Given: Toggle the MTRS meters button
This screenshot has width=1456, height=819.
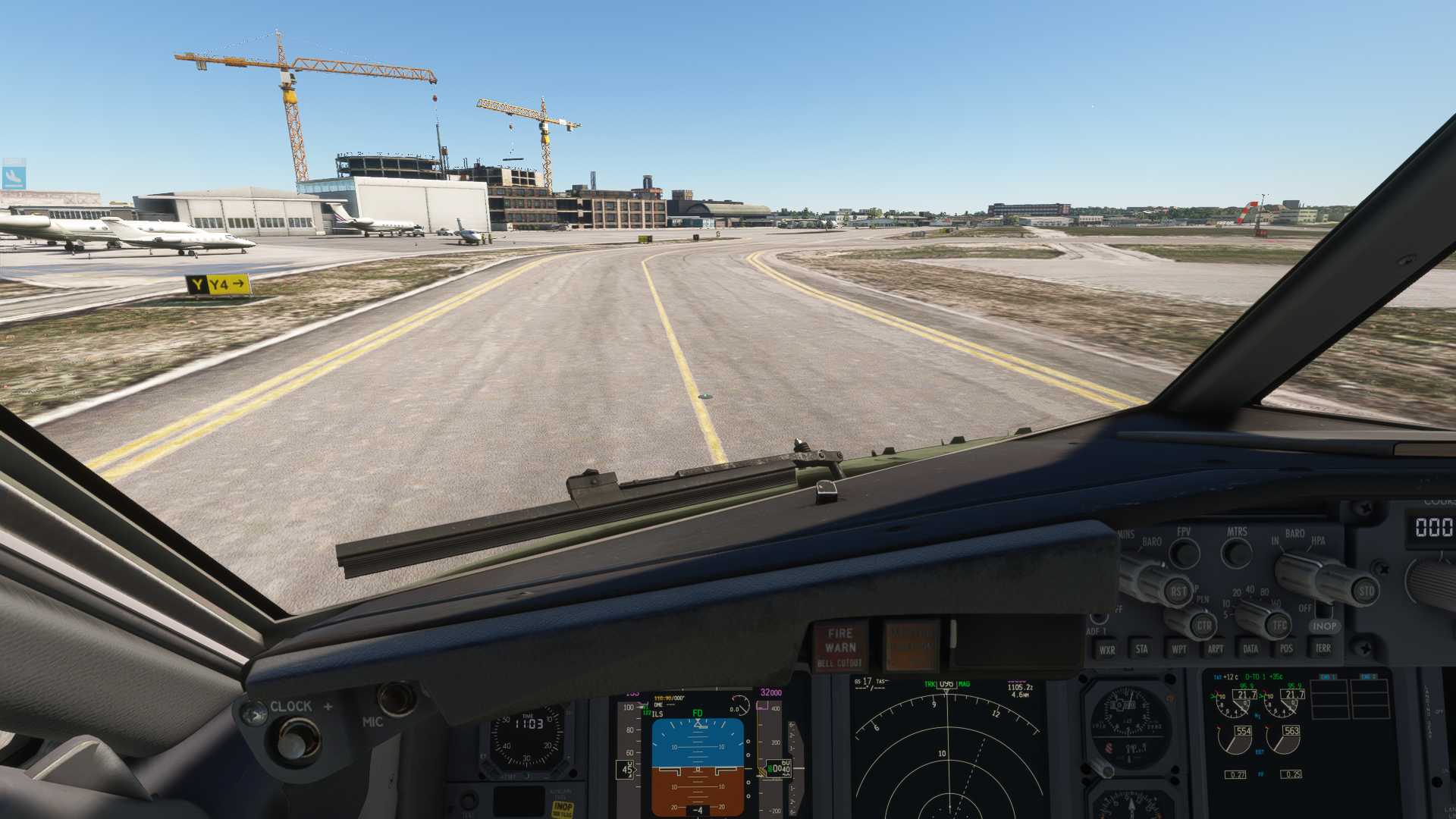Looking at the screenshot, I should [x=1237, y=553].
